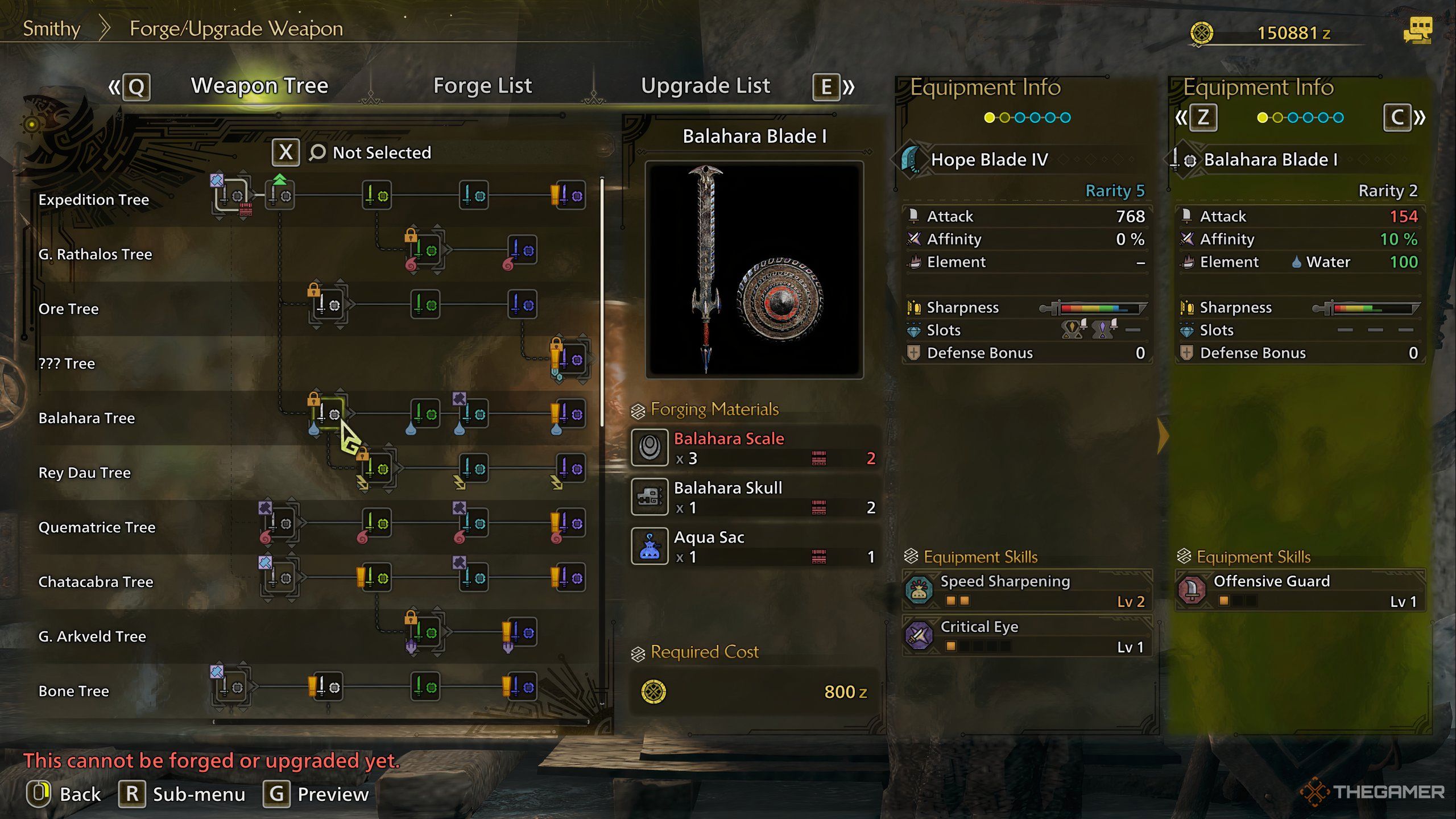Select the Aqua Sac material row
This screenshot has height=819, width=1456.
coord(754,547)
